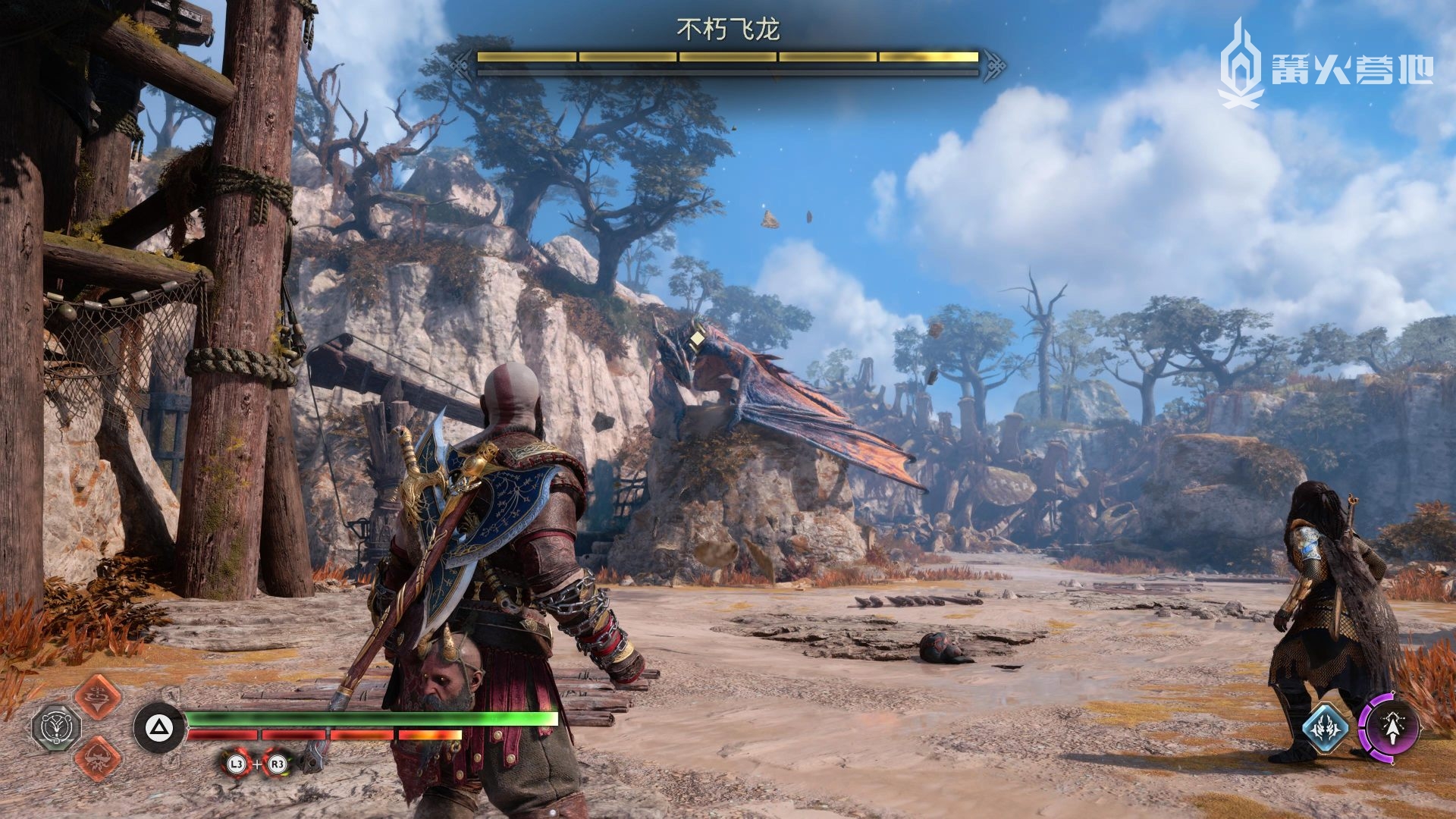The image size is (1456, 819).
Task: Activate the upper orange whirlwind runic attack
Action: tap(98, 696)
